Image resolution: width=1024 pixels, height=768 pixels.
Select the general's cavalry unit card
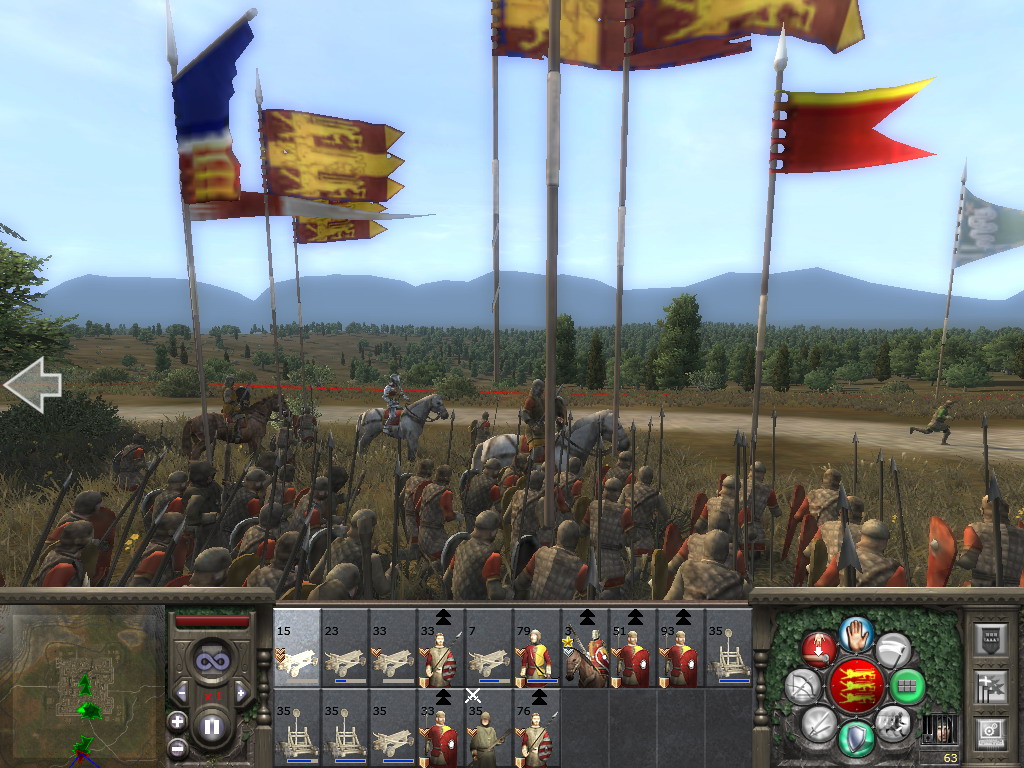click(x=585, y=648)
